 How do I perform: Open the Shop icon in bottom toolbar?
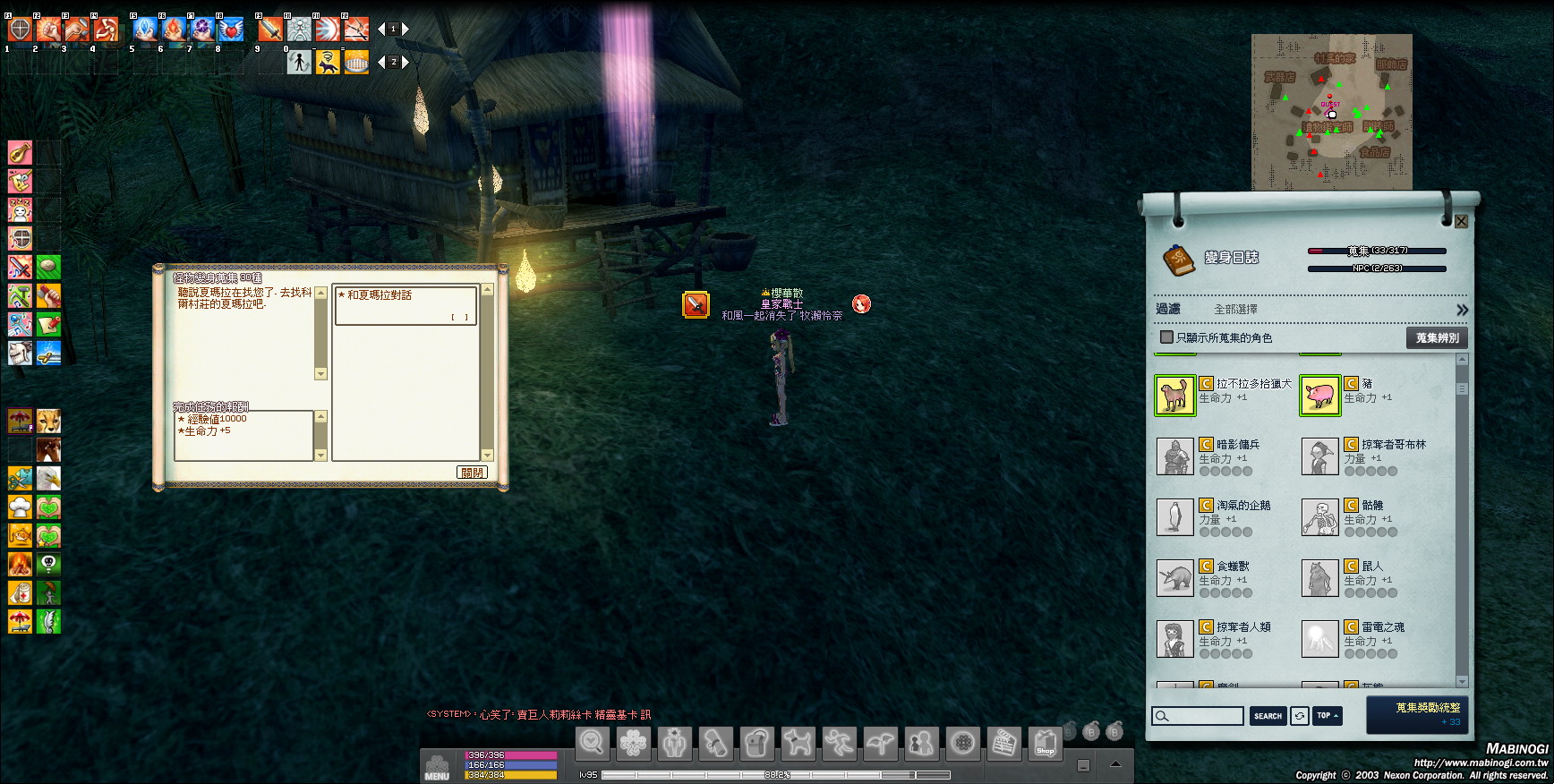[x=1045, y=743]
